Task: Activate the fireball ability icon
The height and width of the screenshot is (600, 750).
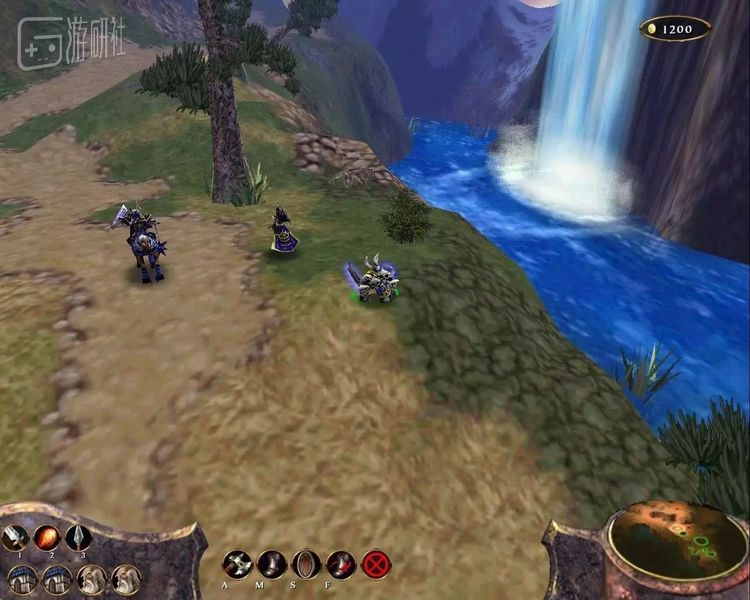Action: pos(46,538)
